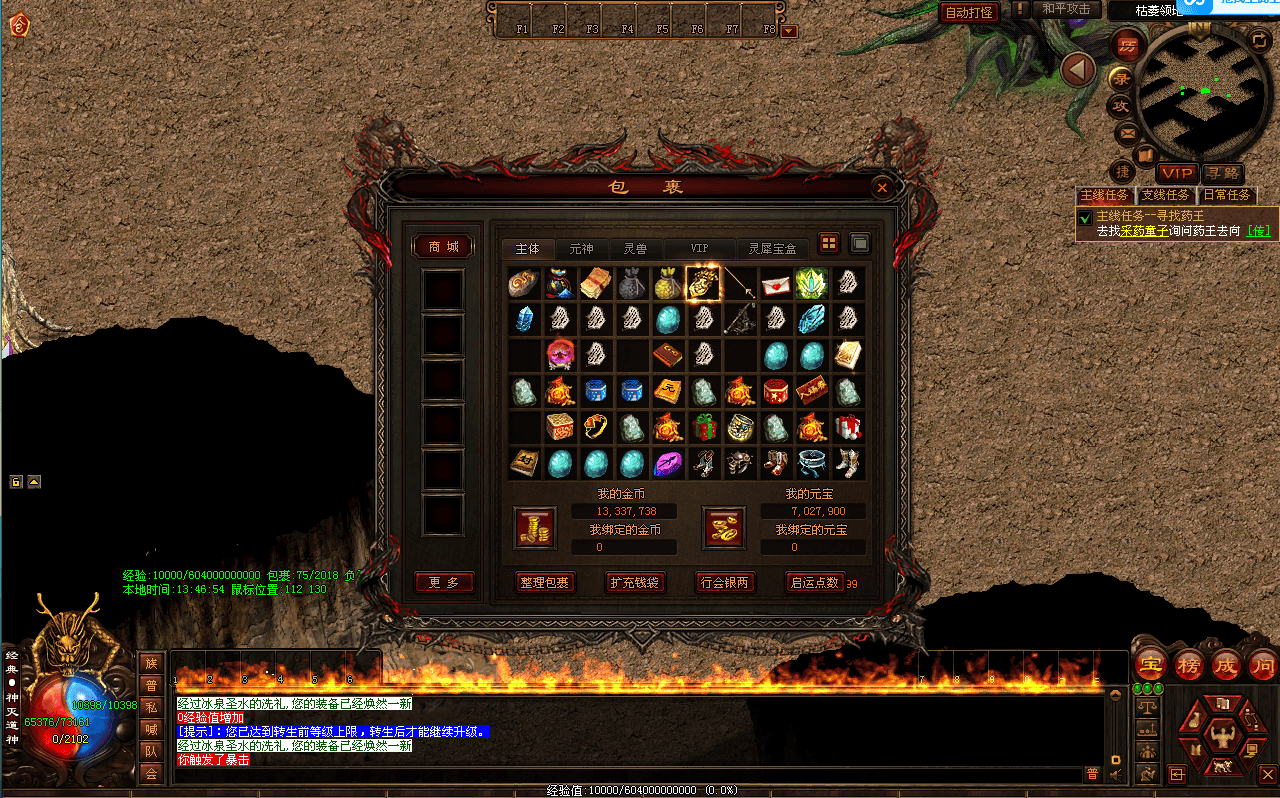
Task: Switch to the 支线任务 quest tab
Action: pos(1166,196)
